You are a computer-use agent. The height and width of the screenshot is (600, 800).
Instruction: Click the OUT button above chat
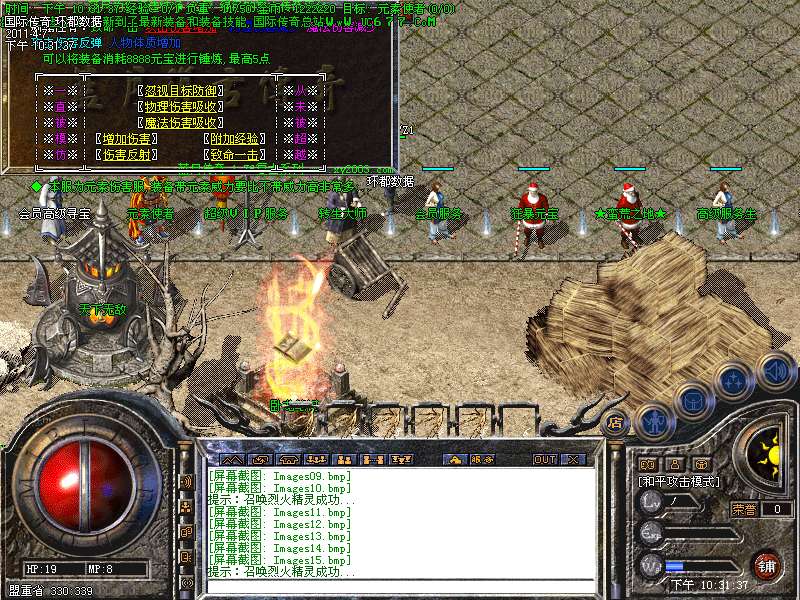point(544,459)
